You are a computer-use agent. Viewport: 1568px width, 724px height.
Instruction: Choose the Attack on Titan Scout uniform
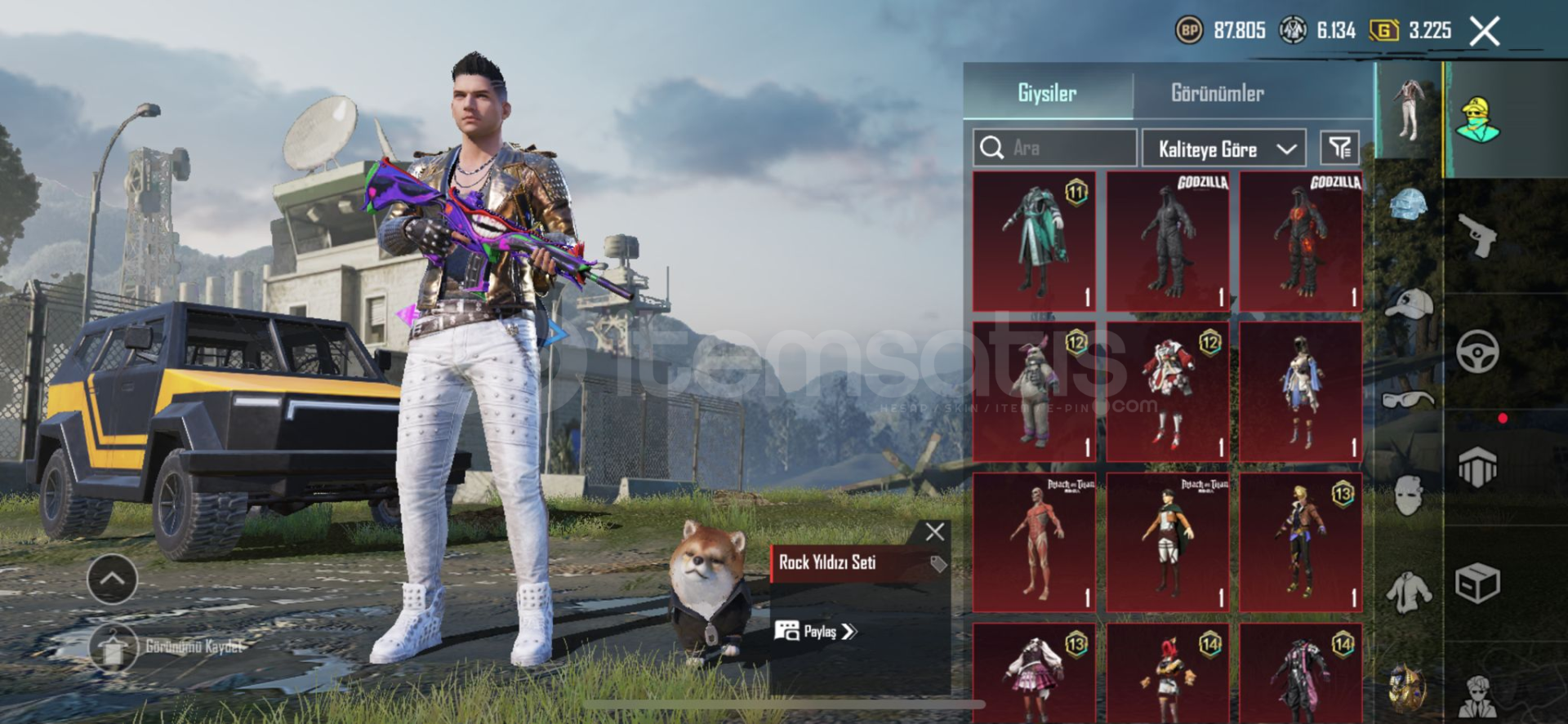point(1168,542)
